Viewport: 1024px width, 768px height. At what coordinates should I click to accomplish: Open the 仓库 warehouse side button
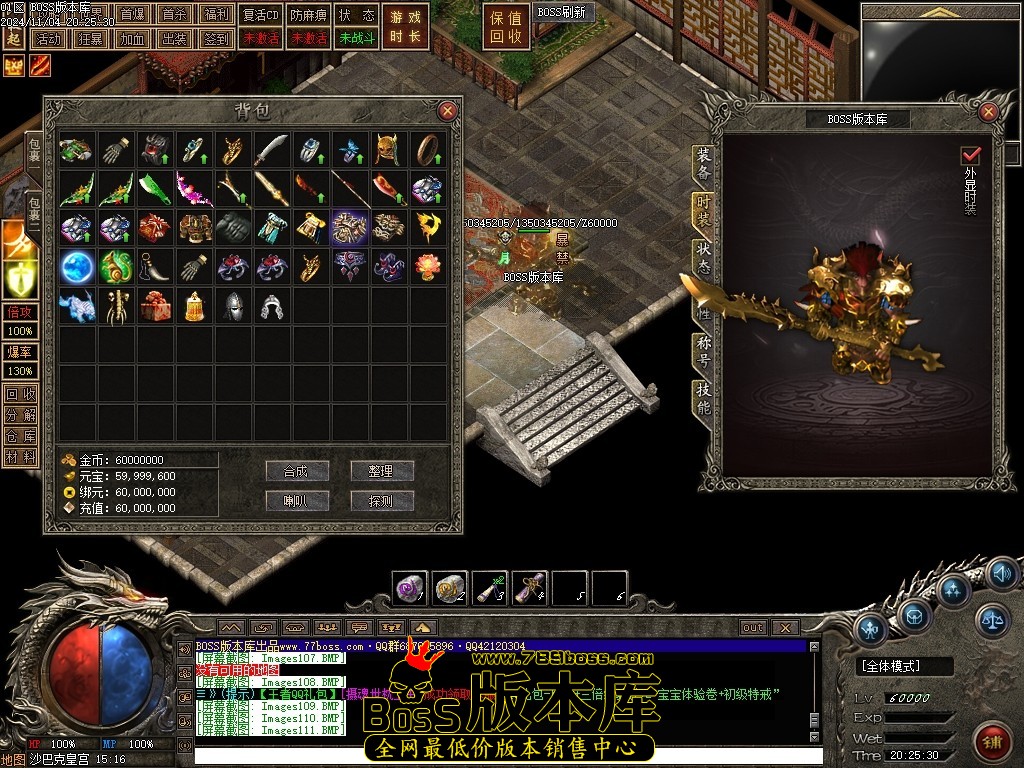click(20, 435)
